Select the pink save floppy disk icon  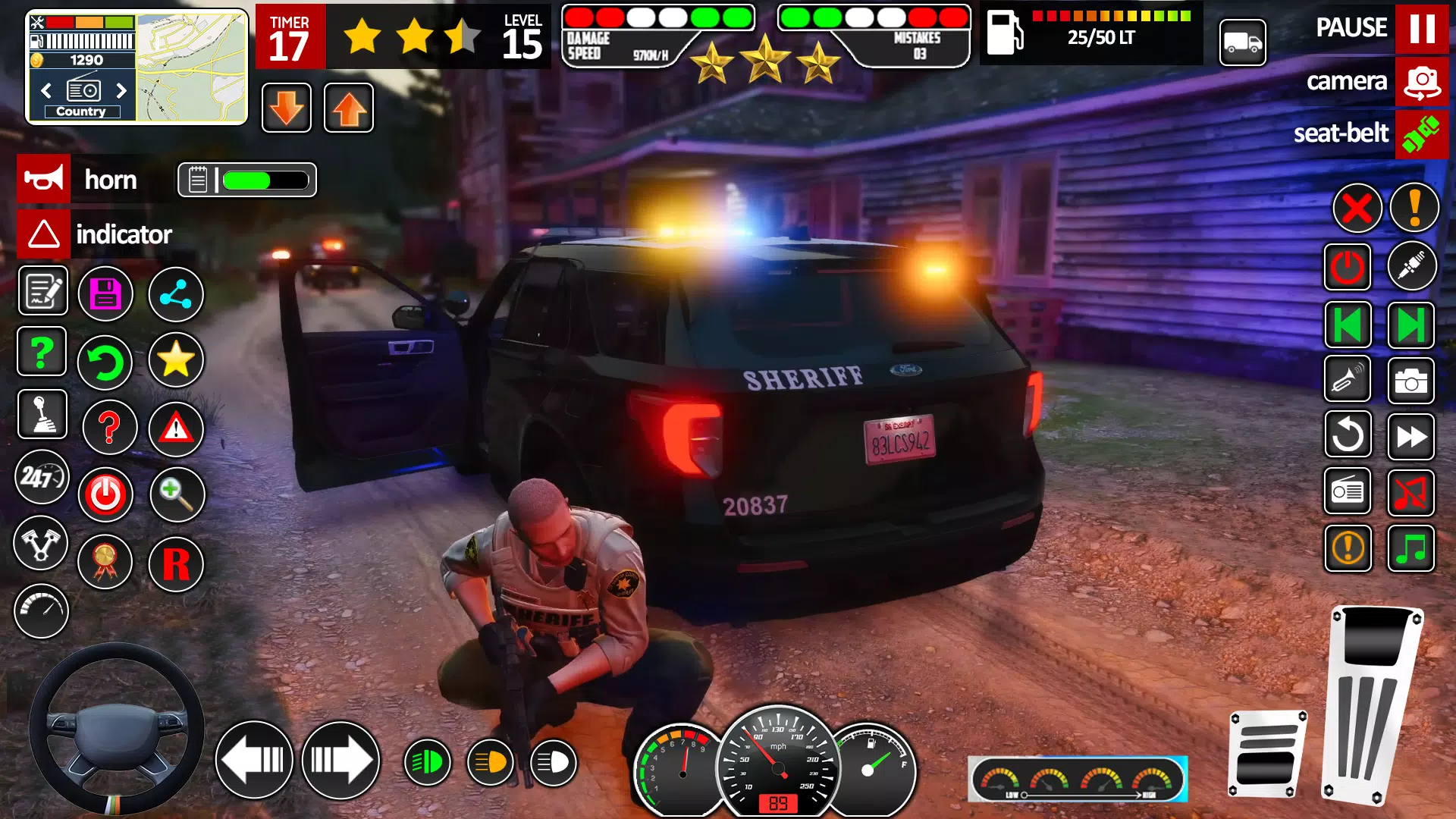click(106, 293)
